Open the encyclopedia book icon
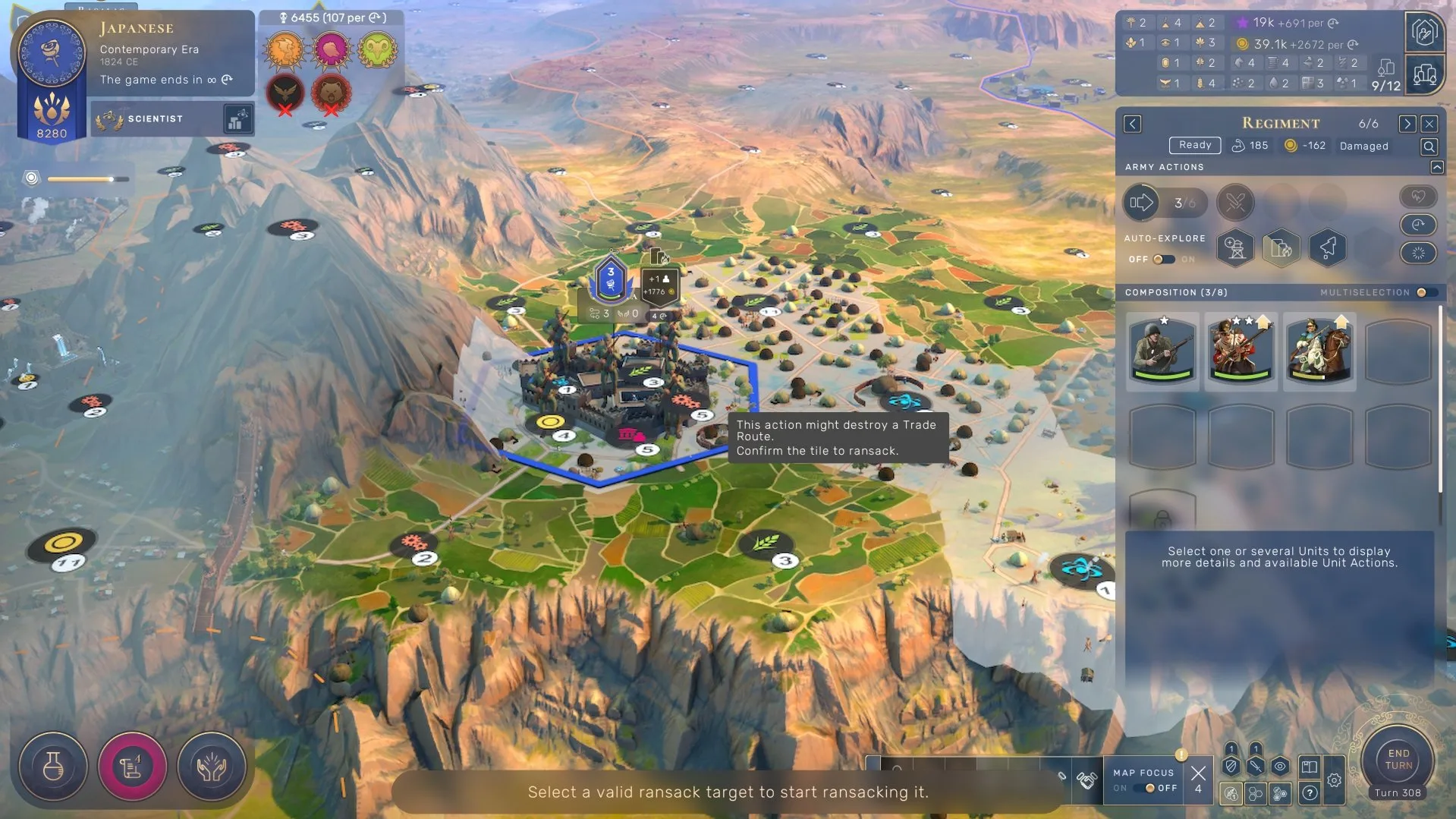 click(1310, 767)
